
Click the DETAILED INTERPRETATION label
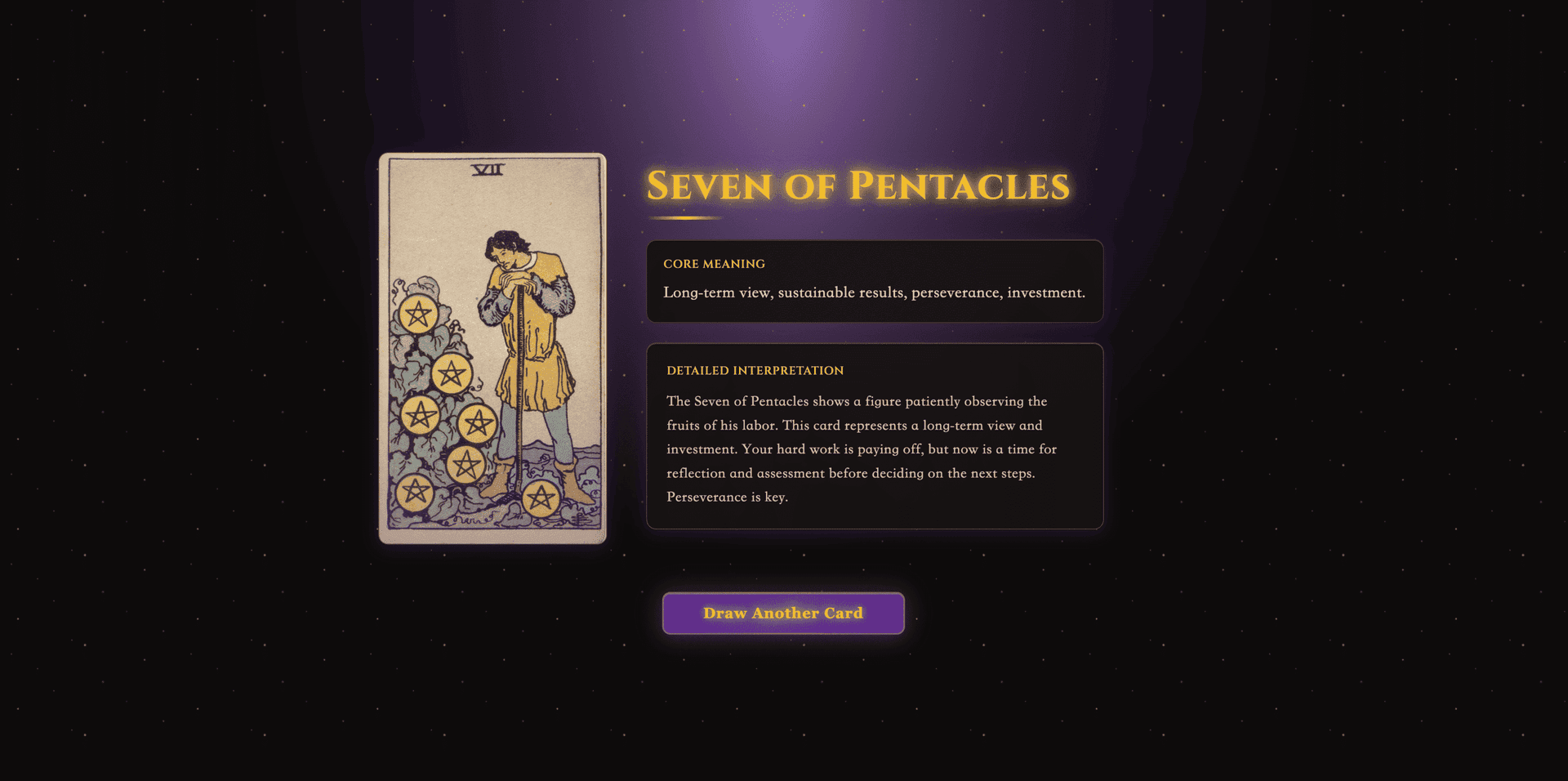(x=755, y=370)
